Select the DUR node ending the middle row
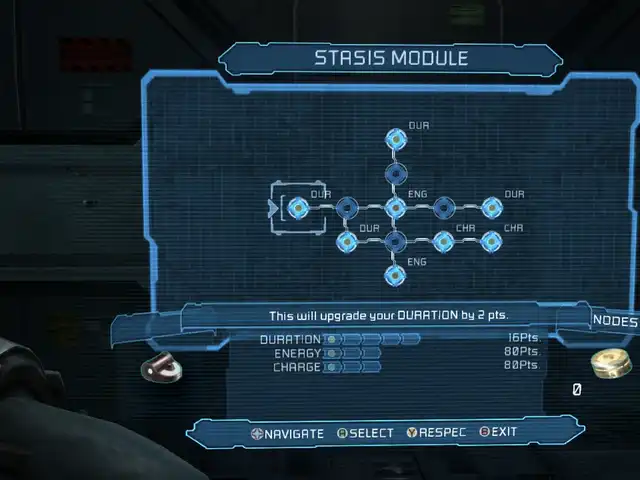The width and height of the screenshot is (640, 480). pyautogui.click(x=491, y=208)
